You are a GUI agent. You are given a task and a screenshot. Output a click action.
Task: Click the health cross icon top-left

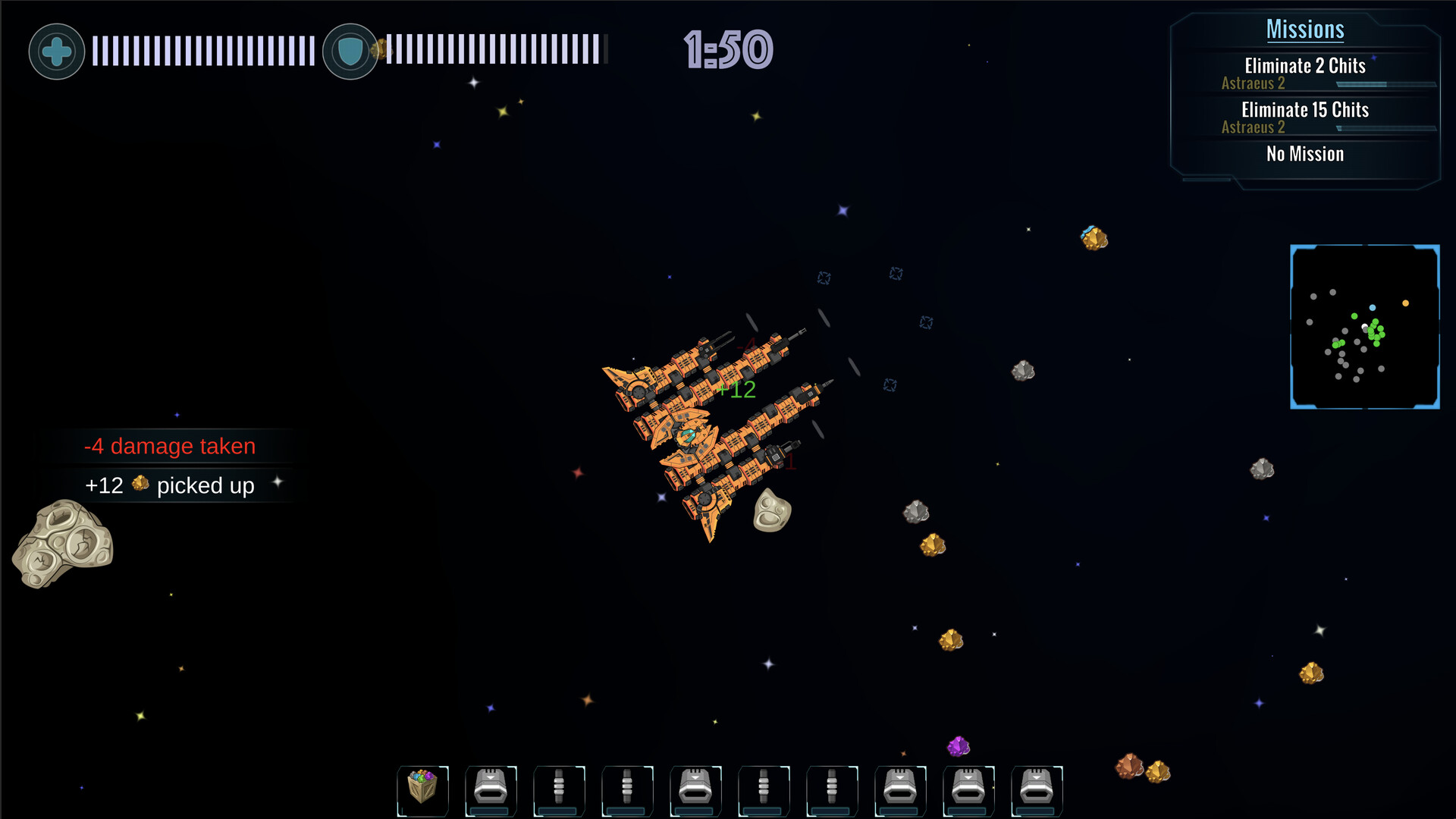56,50
